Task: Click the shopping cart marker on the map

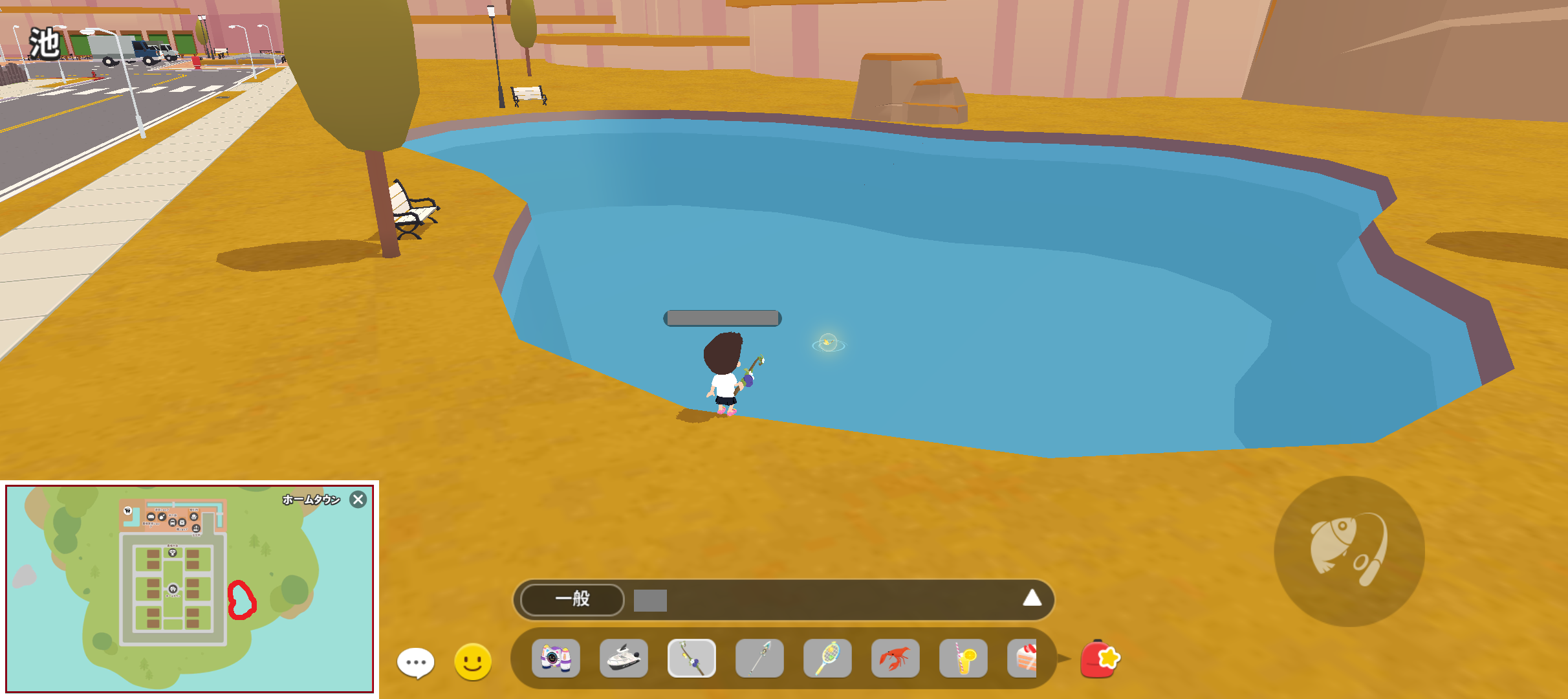Action: [128, 511]
